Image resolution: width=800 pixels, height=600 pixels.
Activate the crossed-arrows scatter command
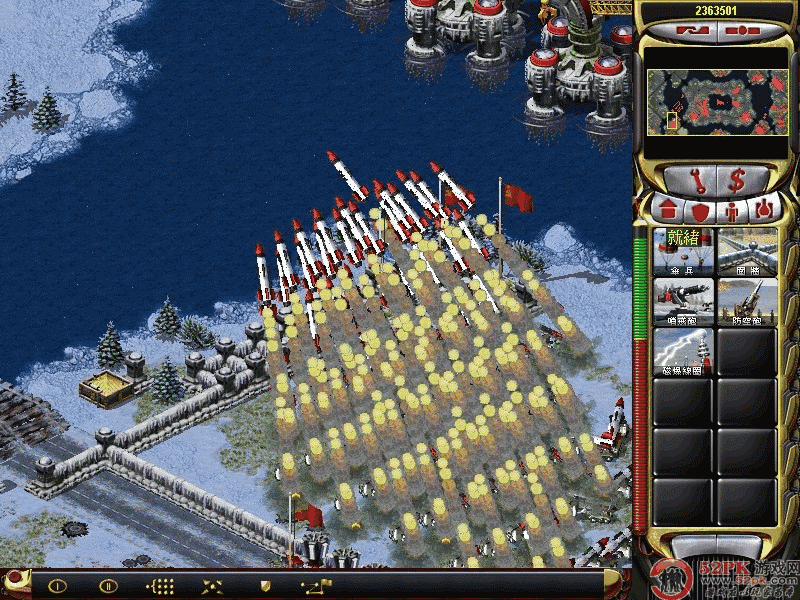[212, 585]
